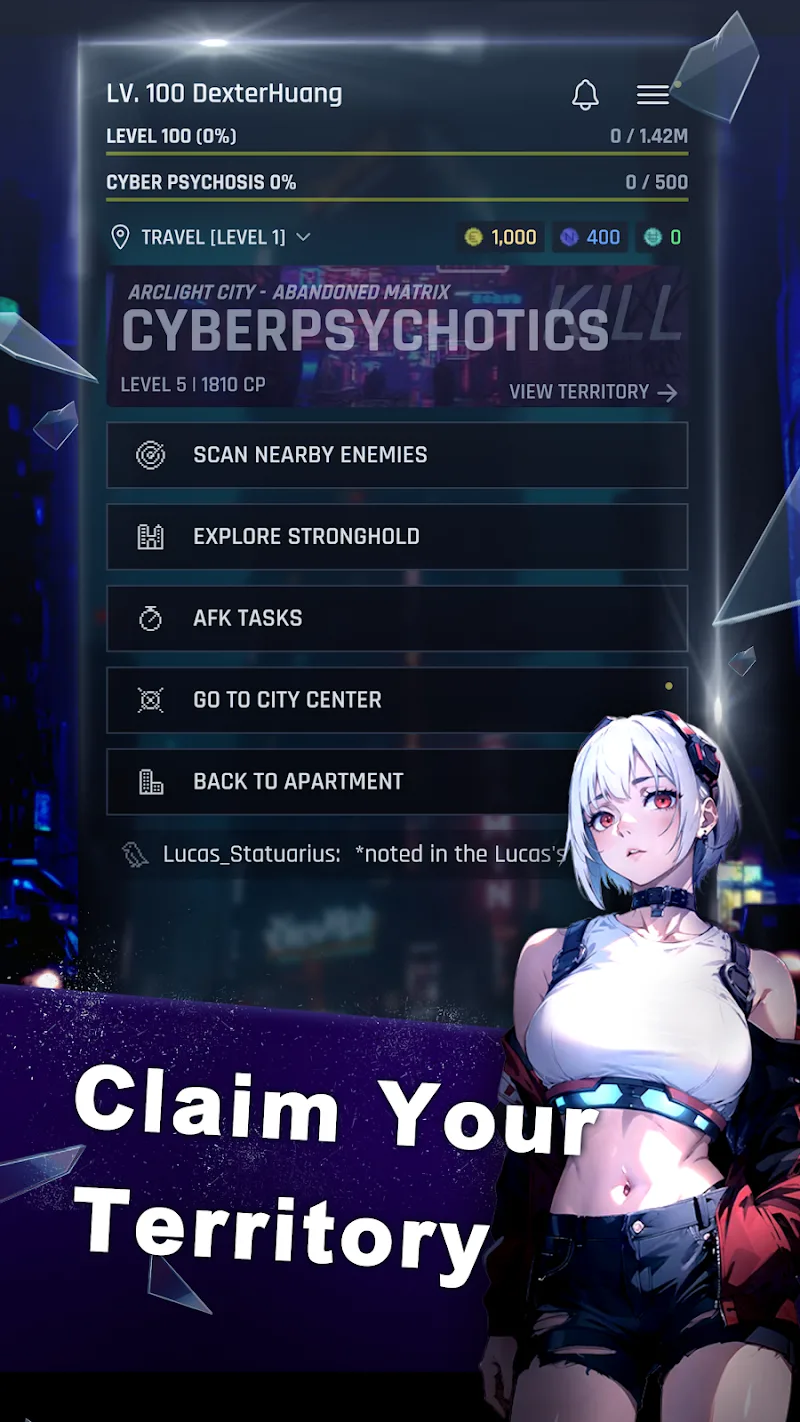Open AFK Tasks
Image resolution: width=800 pixels, height=1422 pixels.
397,618
